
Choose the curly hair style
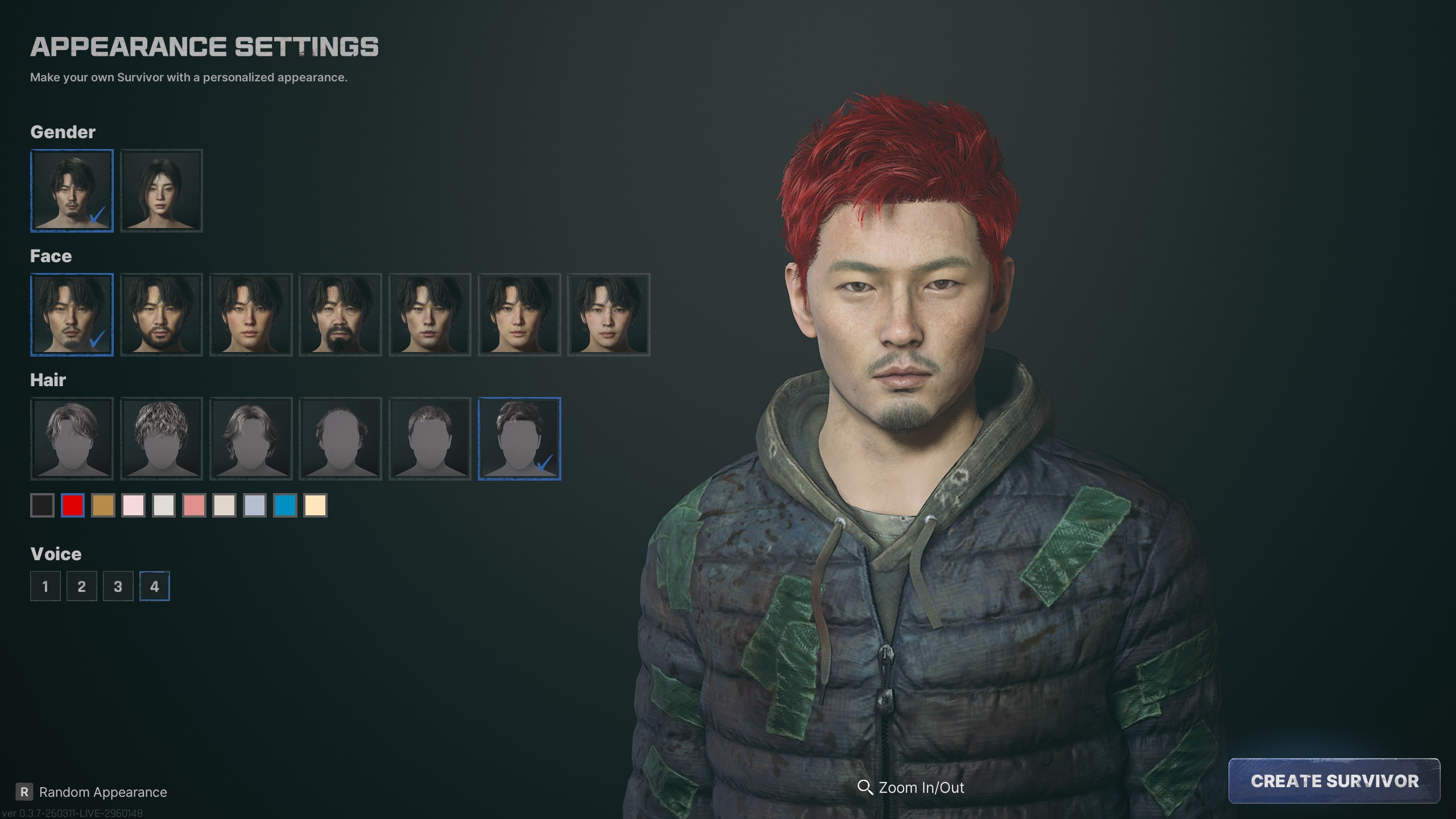click(162, 439)
